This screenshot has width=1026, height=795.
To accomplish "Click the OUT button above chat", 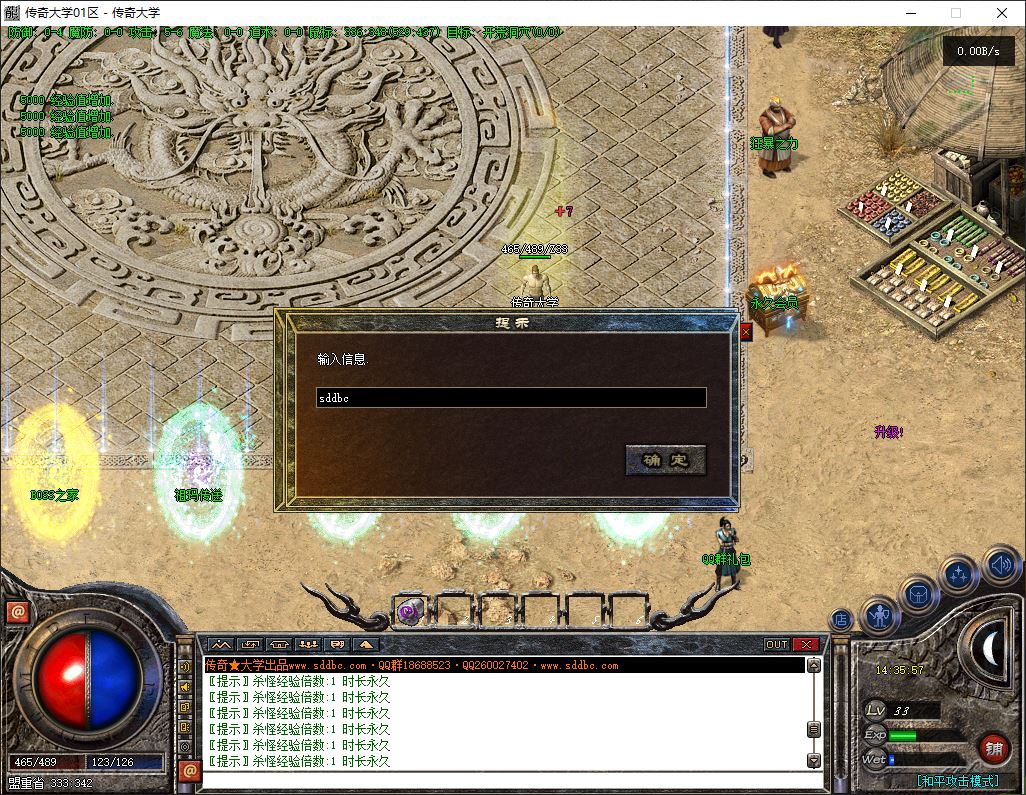I will tap(777, 645).
